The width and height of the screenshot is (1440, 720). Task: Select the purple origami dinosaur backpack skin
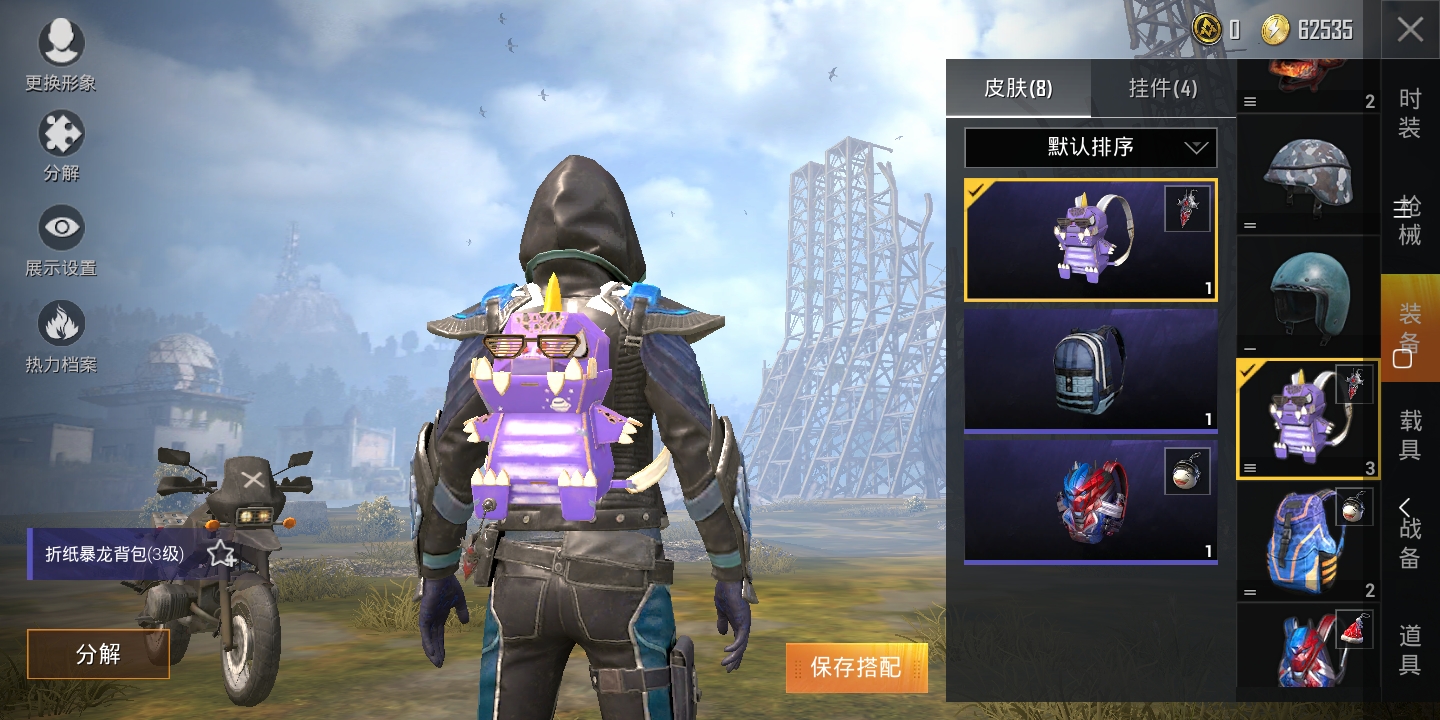pos(1090,240)
